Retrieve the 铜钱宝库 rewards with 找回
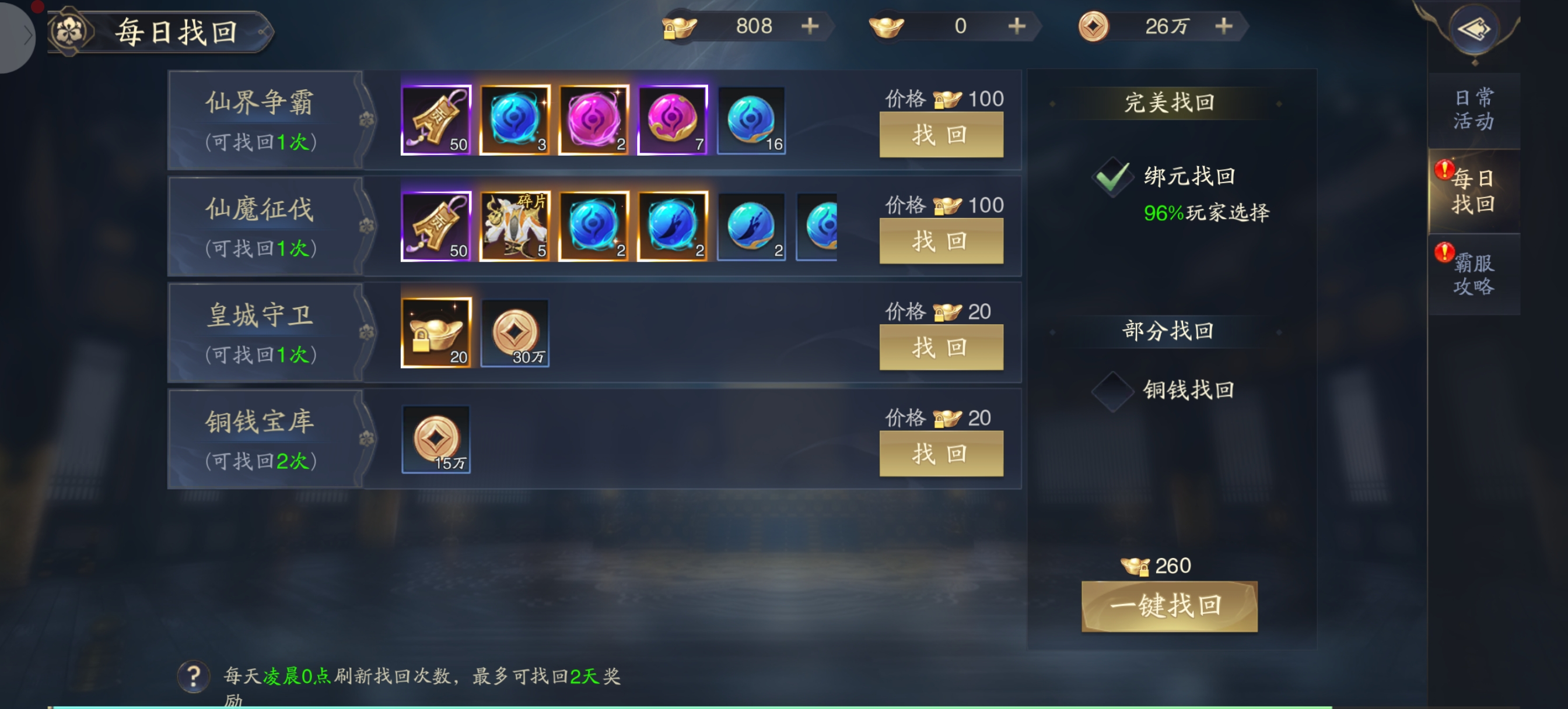The image size is (1568, 709). tap(940, 454)
